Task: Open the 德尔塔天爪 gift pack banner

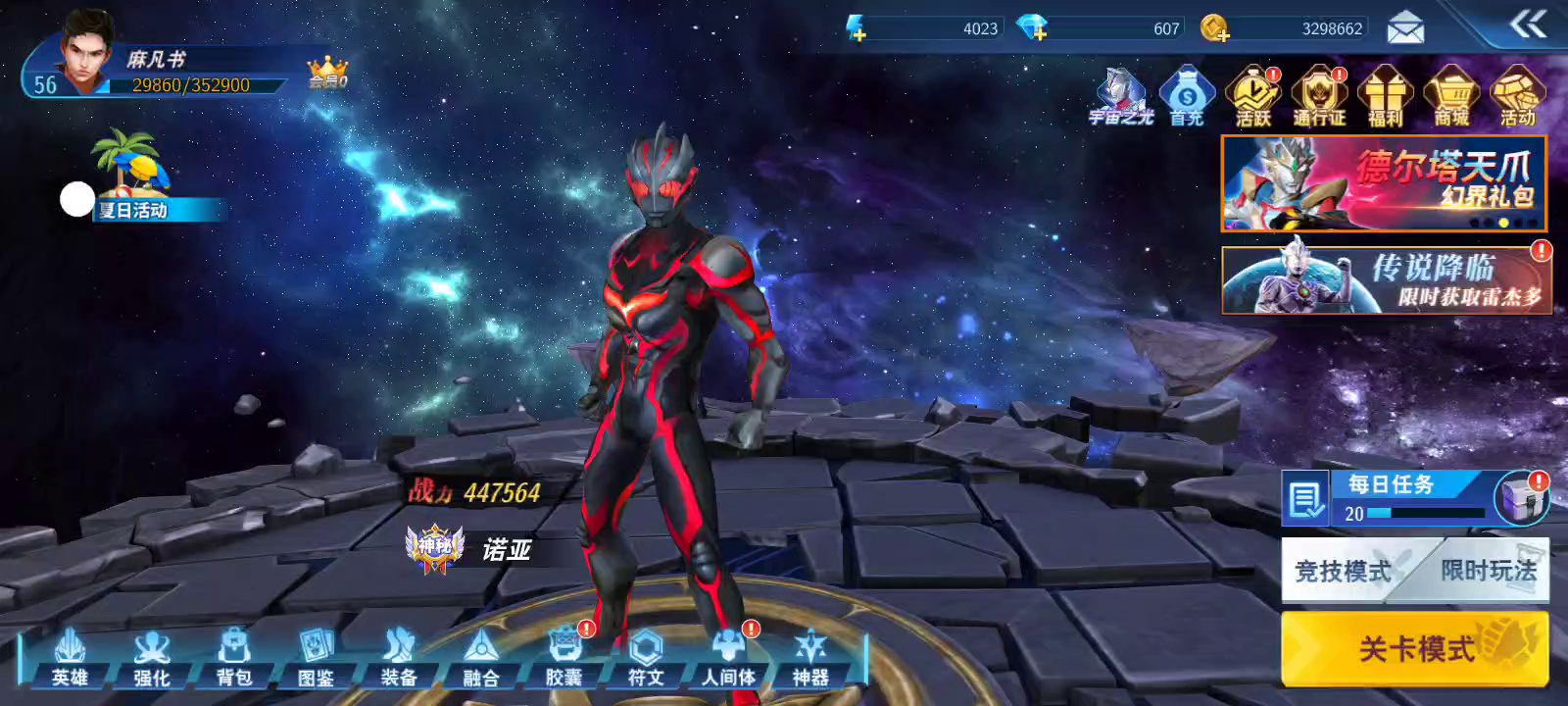Action: tap(1383, 183)
